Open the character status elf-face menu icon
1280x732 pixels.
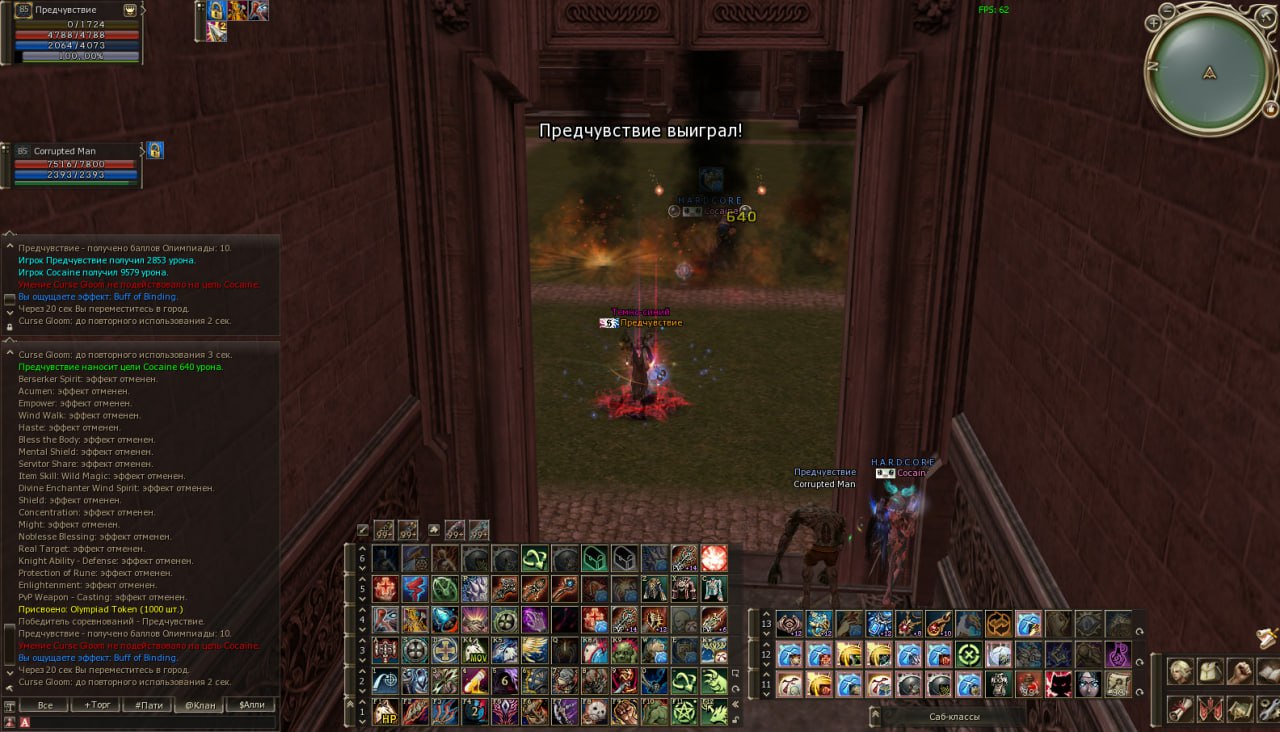click(x=1180, y=672)
